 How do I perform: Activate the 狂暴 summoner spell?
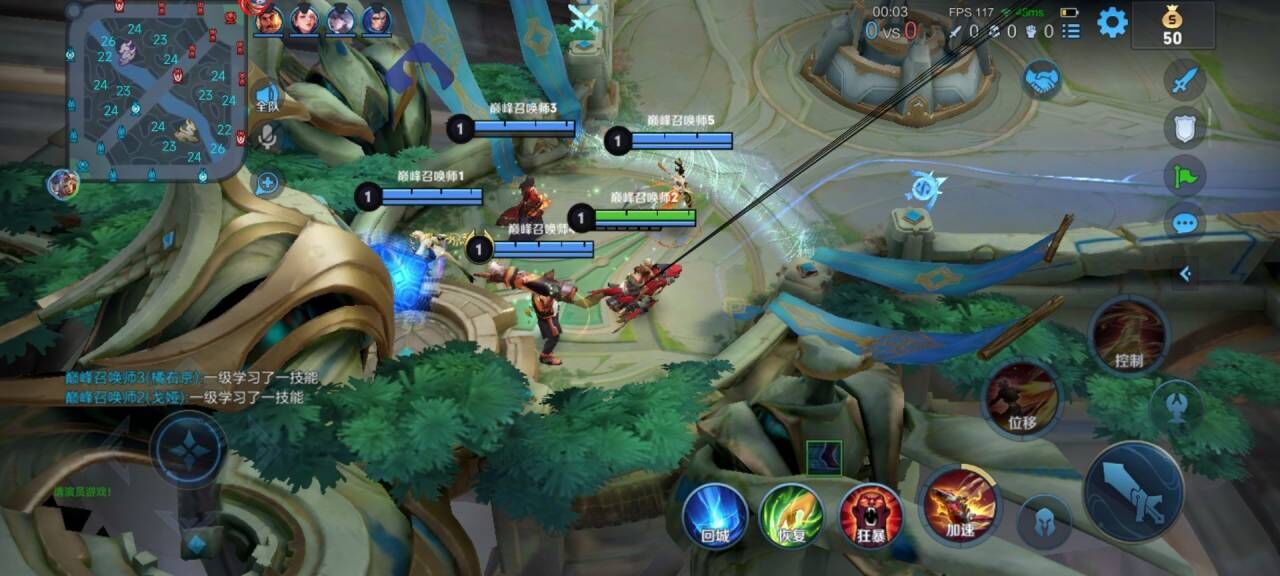pos(871,516)
